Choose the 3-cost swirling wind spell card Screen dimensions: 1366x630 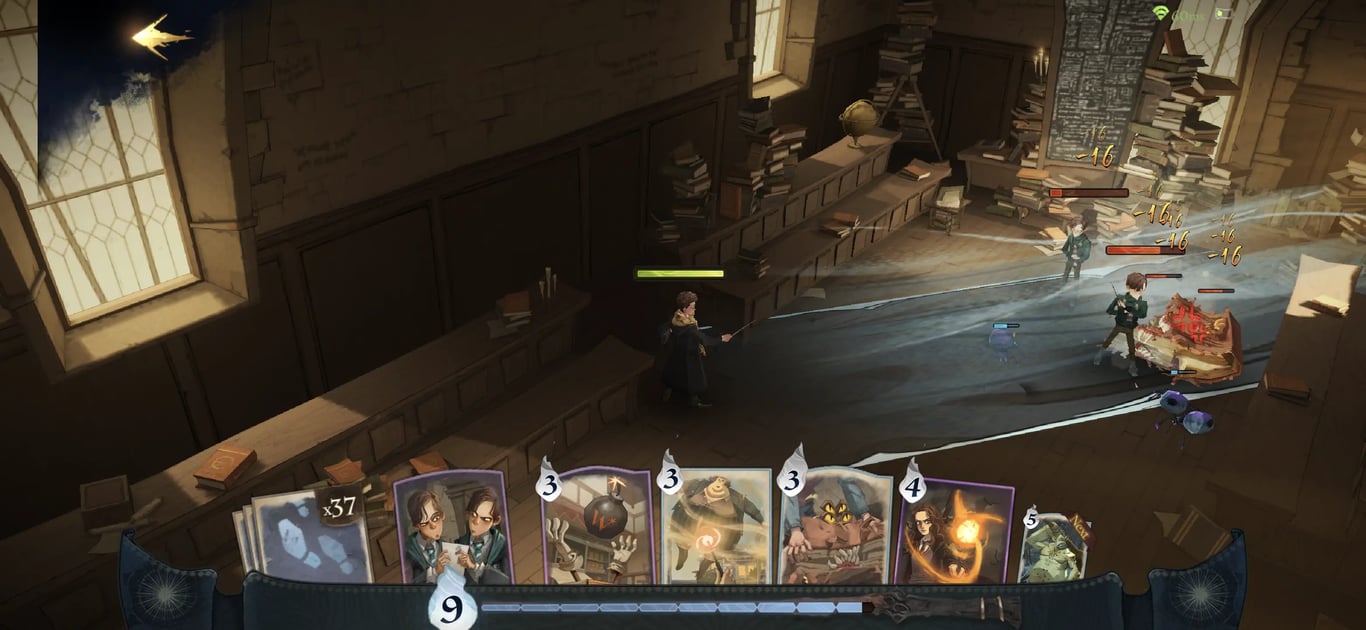coord(716,527)
